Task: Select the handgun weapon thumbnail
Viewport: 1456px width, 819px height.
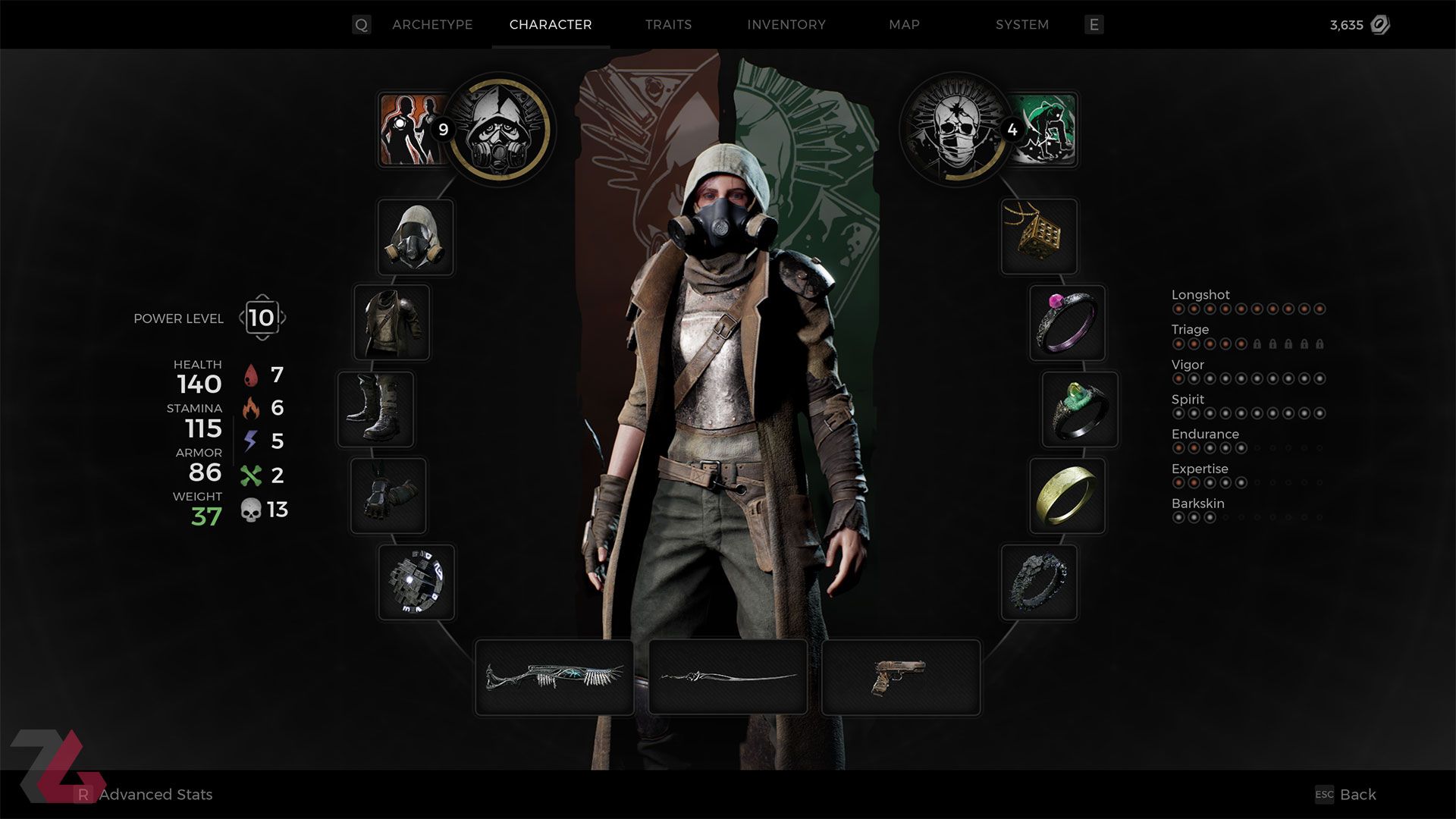Action: pyautogui.click(x=899, y=676)
